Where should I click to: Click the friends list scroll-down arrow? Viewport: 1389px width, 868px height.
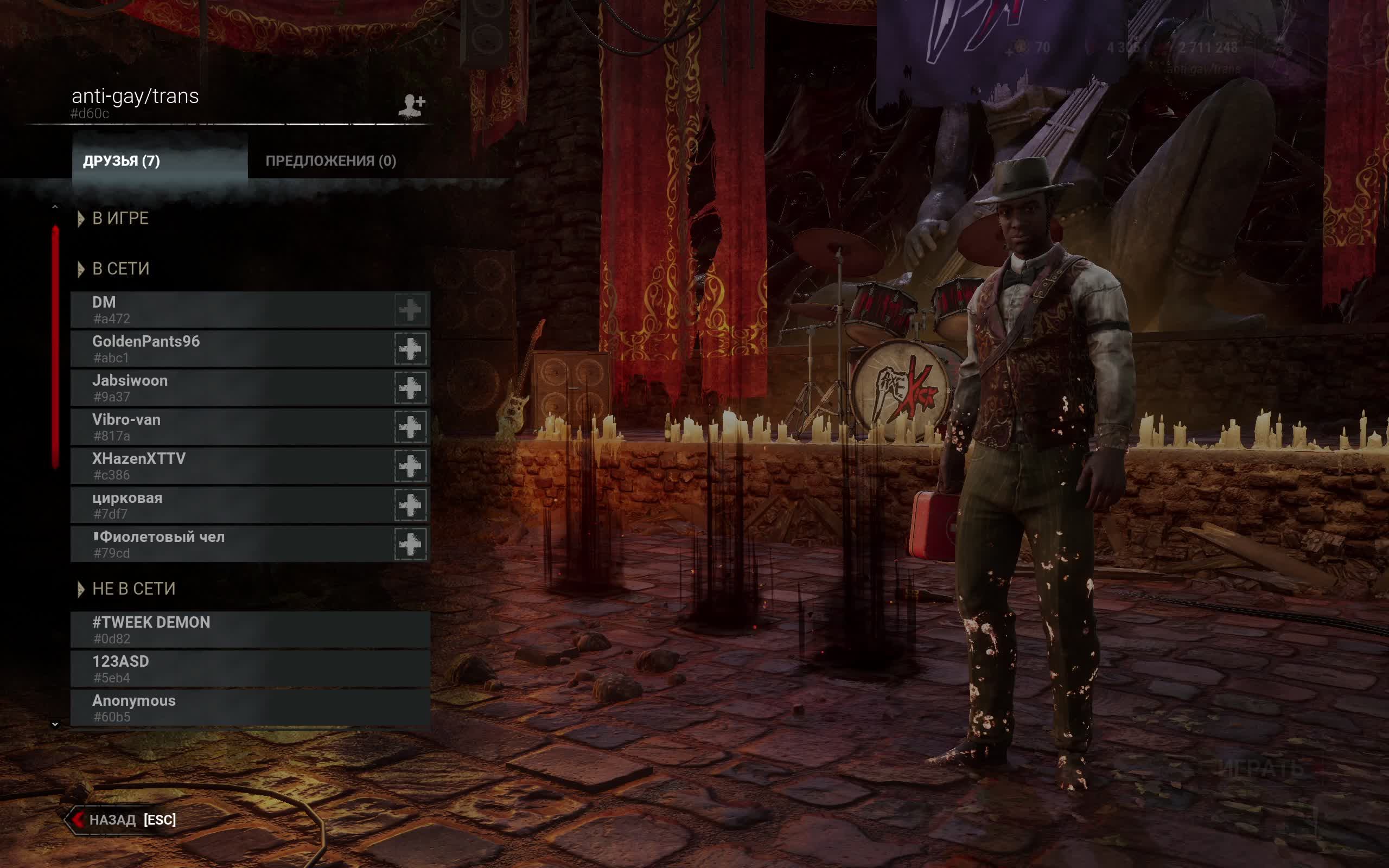click(x=55, y=724)
